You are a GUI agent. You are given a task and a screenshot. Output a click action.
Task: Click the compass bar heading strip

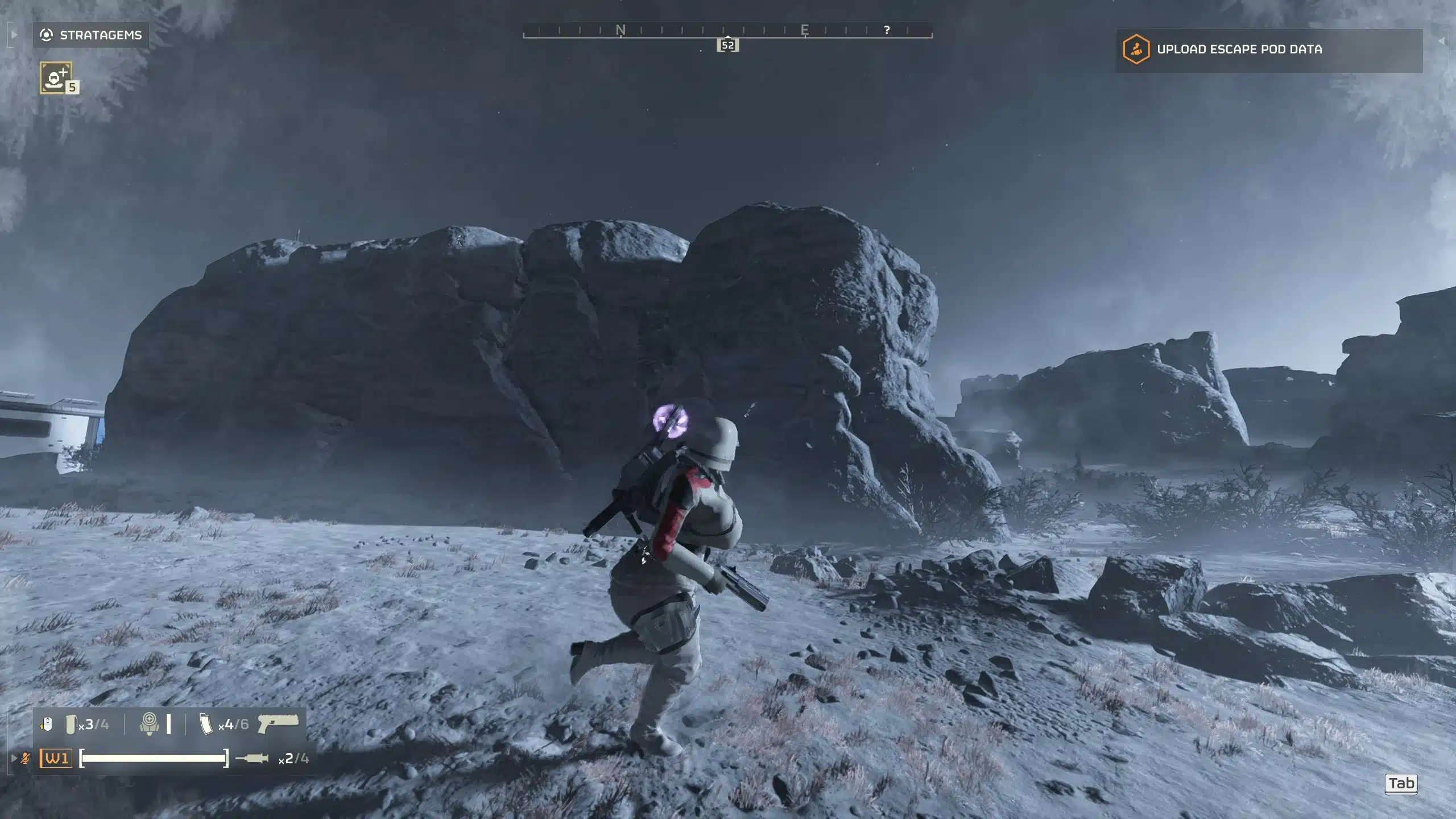coord(727,30)
